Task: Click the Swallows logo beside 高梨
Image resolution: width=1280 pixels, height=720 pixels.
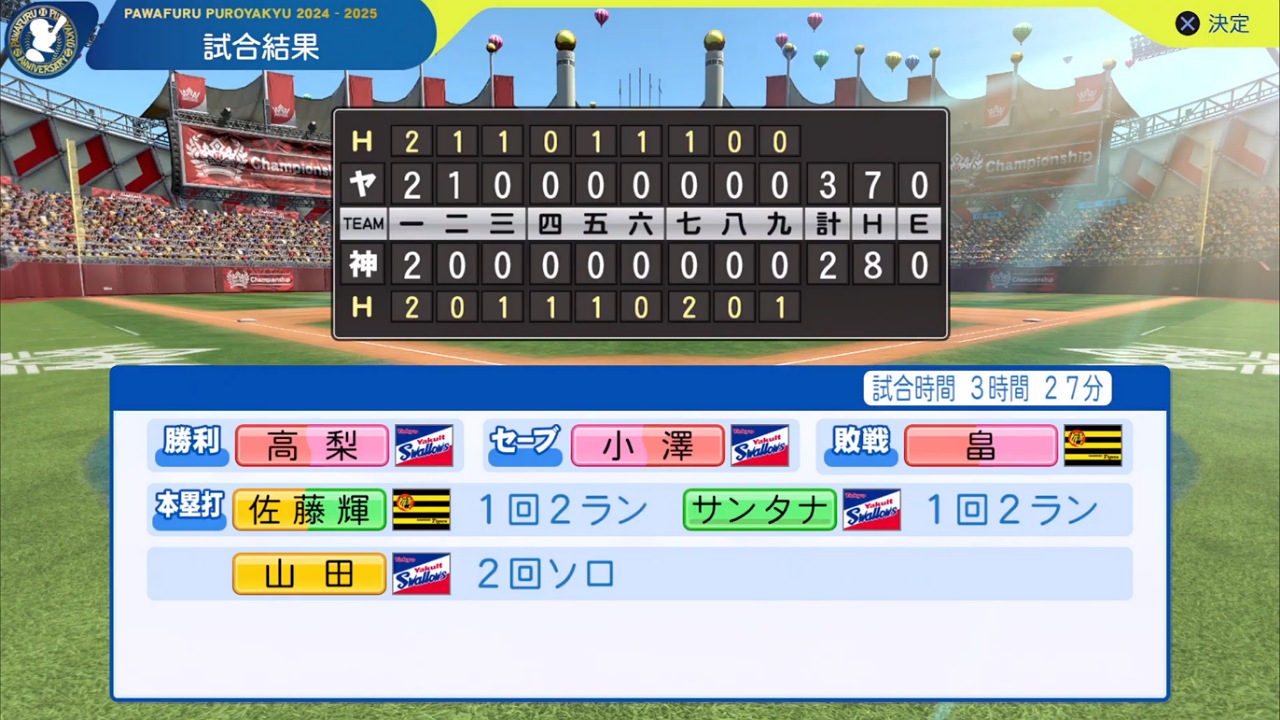Action: (424, 445)
